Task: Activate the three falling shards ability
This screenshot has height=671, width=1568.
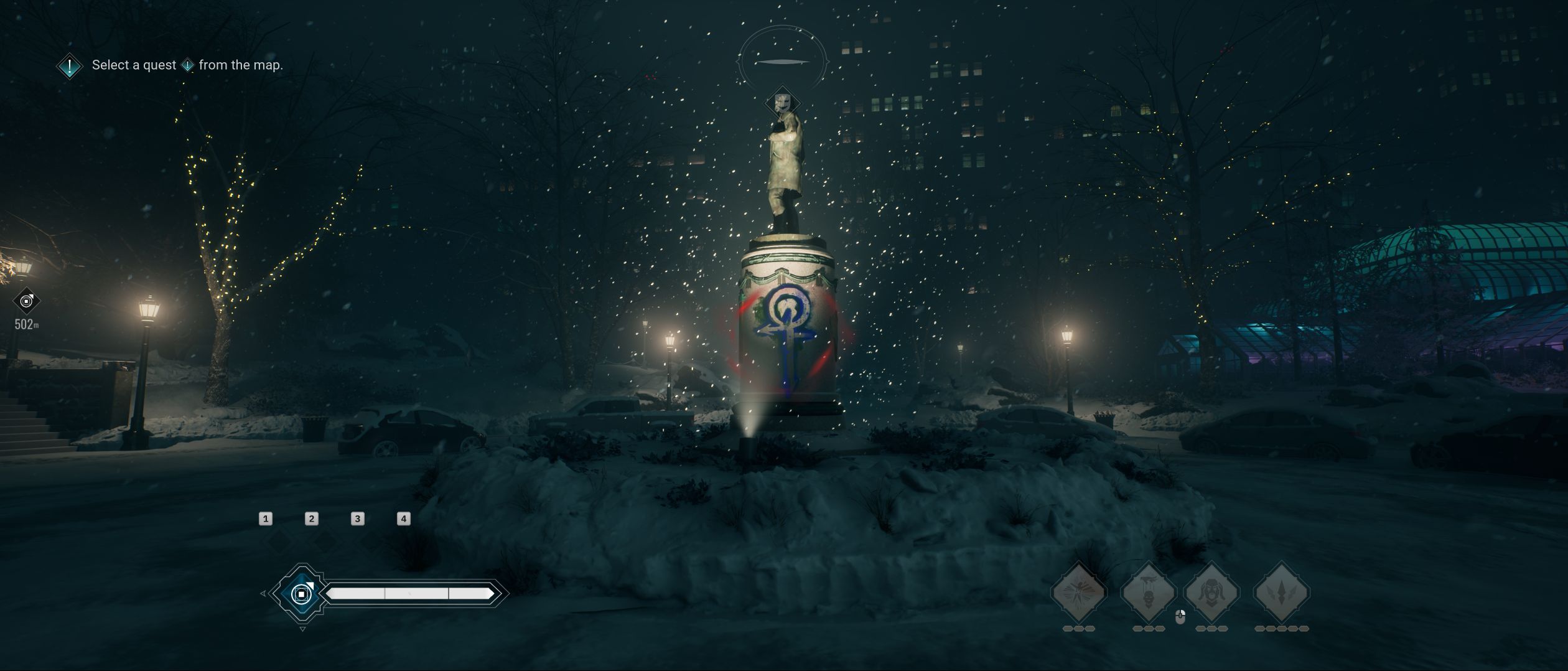Action: coord(1281,591)
